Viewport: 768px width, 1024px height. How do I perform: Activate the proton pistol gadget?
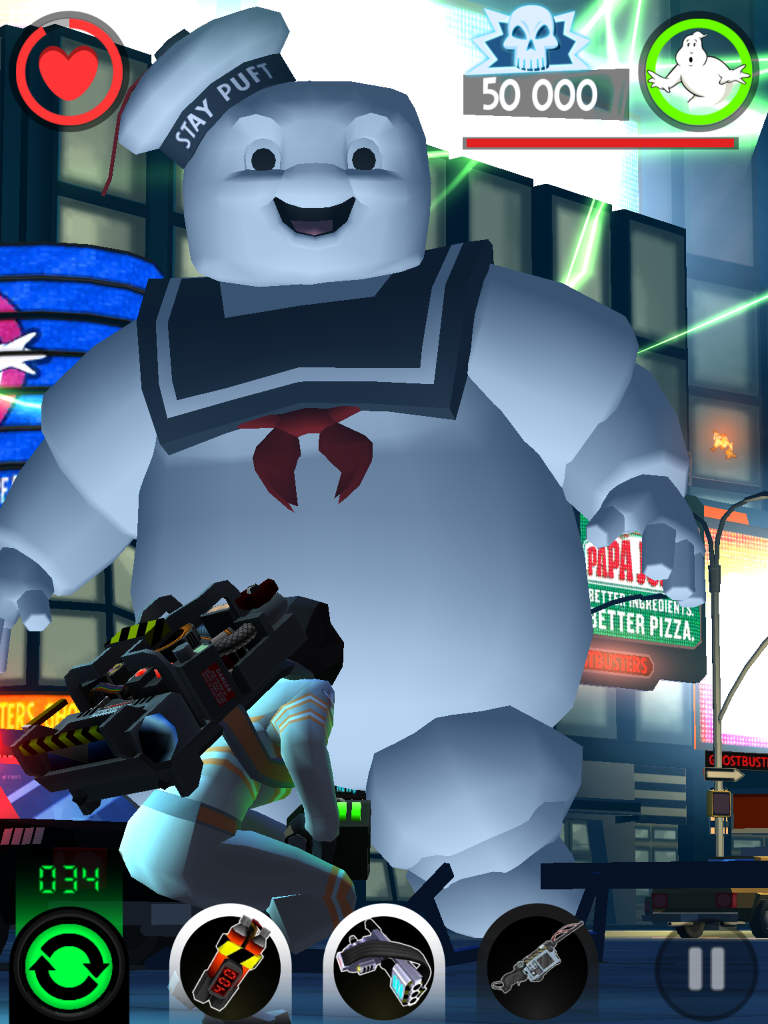pos(384,963)
